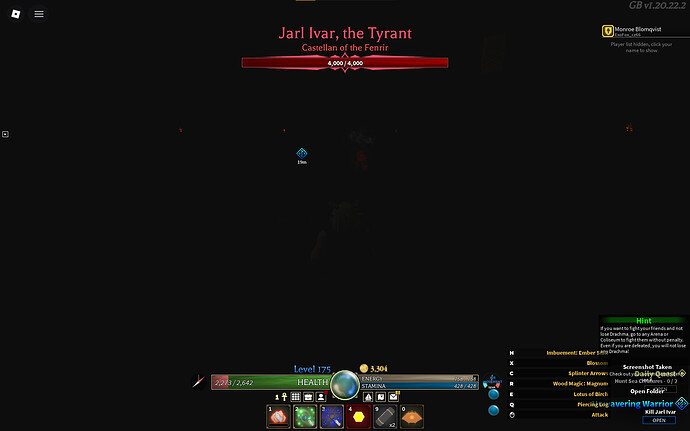Open the Roblox logo menu
This screenshot has width=690, height=431.
[x=14, y=14]
